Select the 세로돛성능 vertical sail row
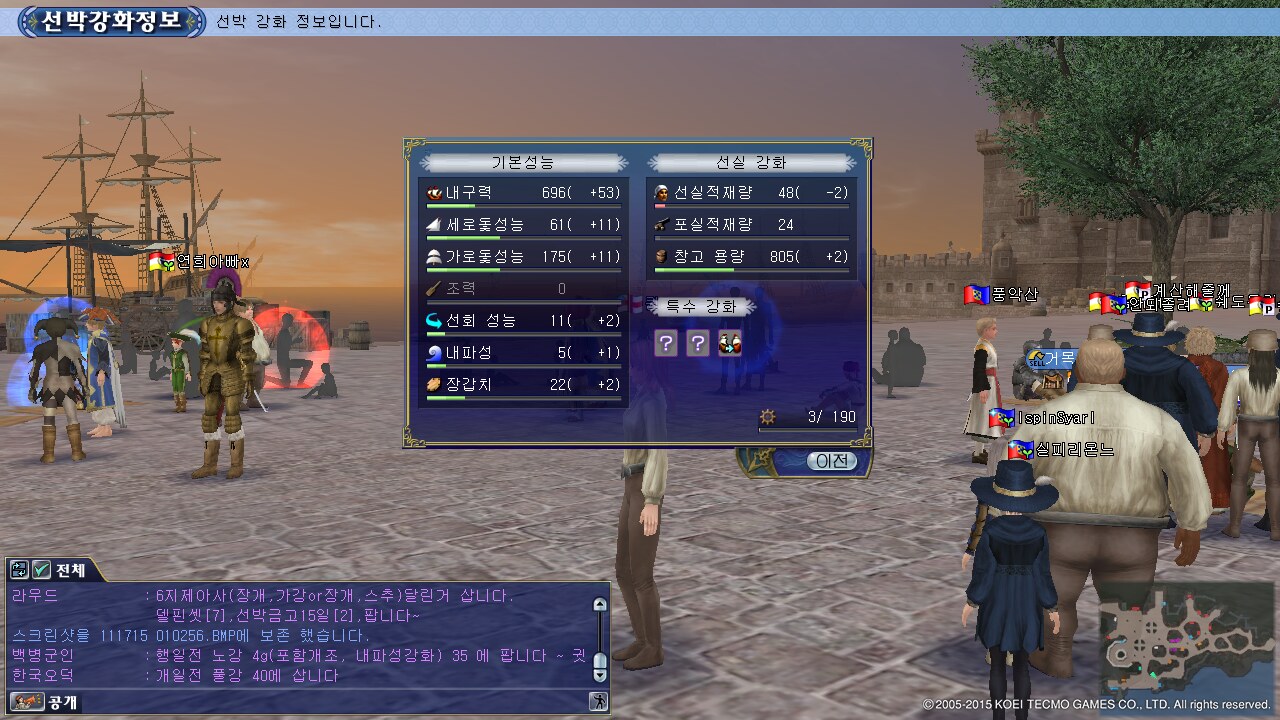The width and height of the screenshot is (1280, 720). pos(523,225)
